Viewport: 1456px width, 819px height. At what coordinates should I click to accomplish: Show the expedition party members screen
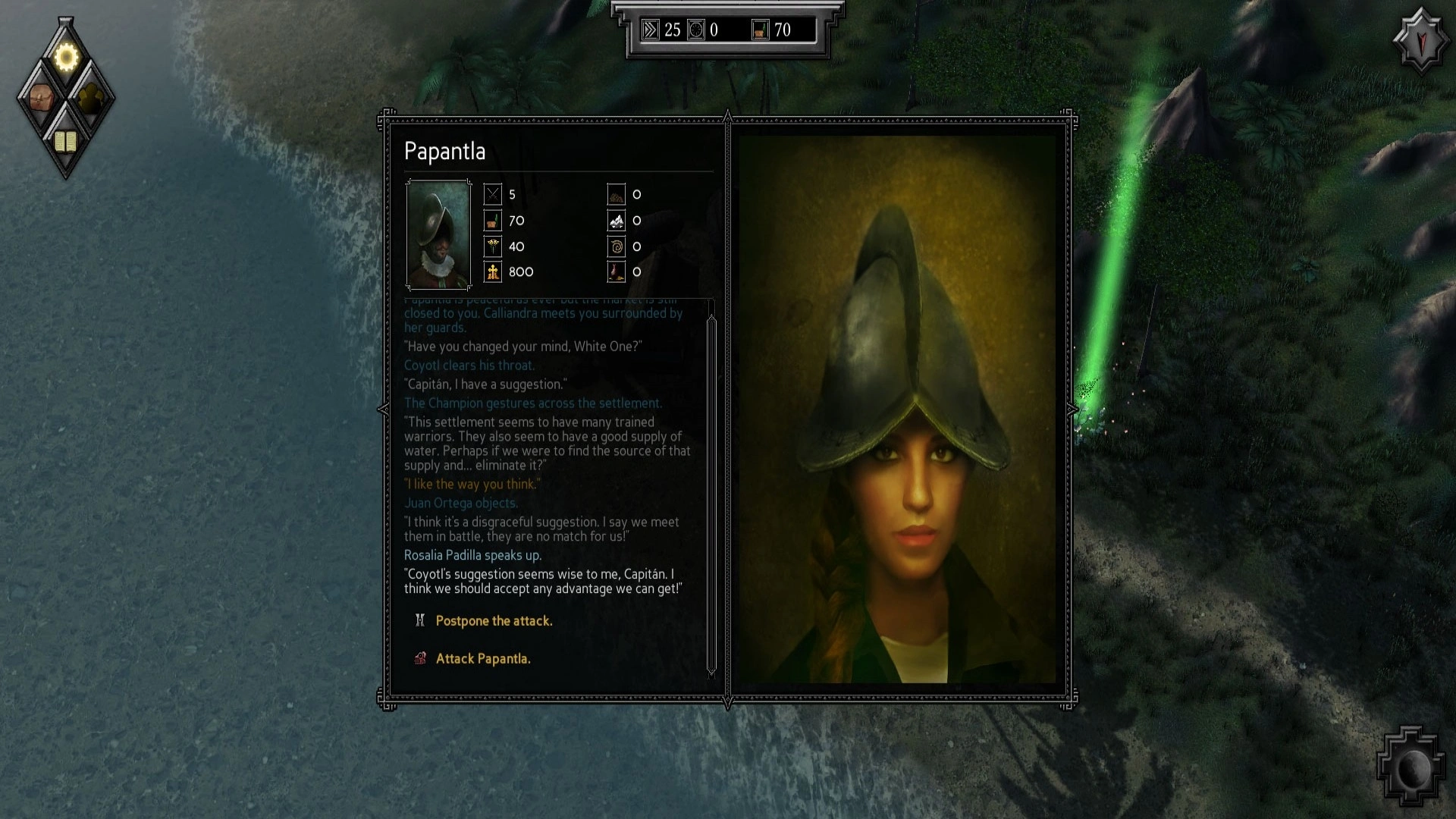pos(91,99)
